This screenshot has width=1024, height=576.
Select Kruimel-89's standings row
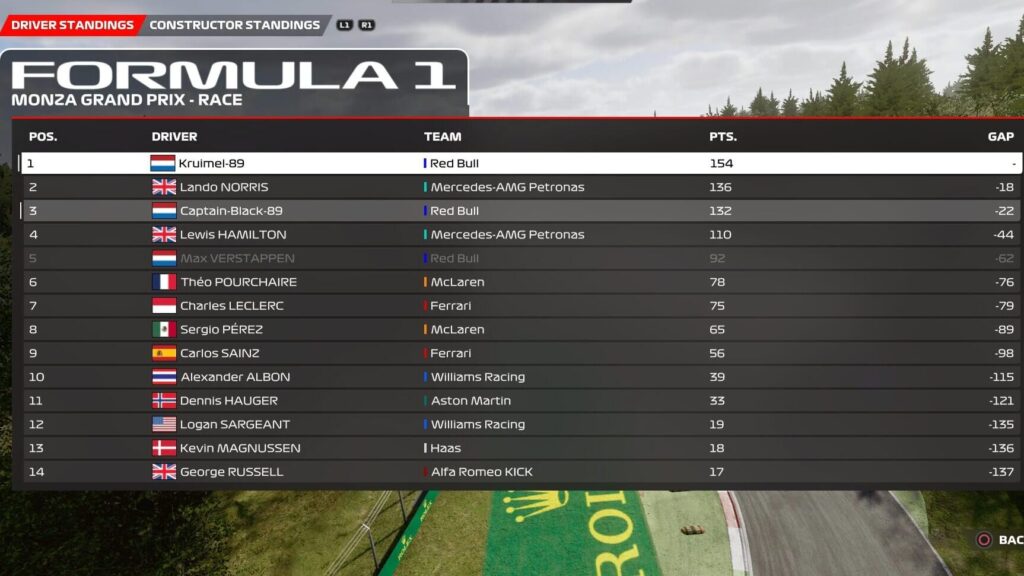pos(520,163)
